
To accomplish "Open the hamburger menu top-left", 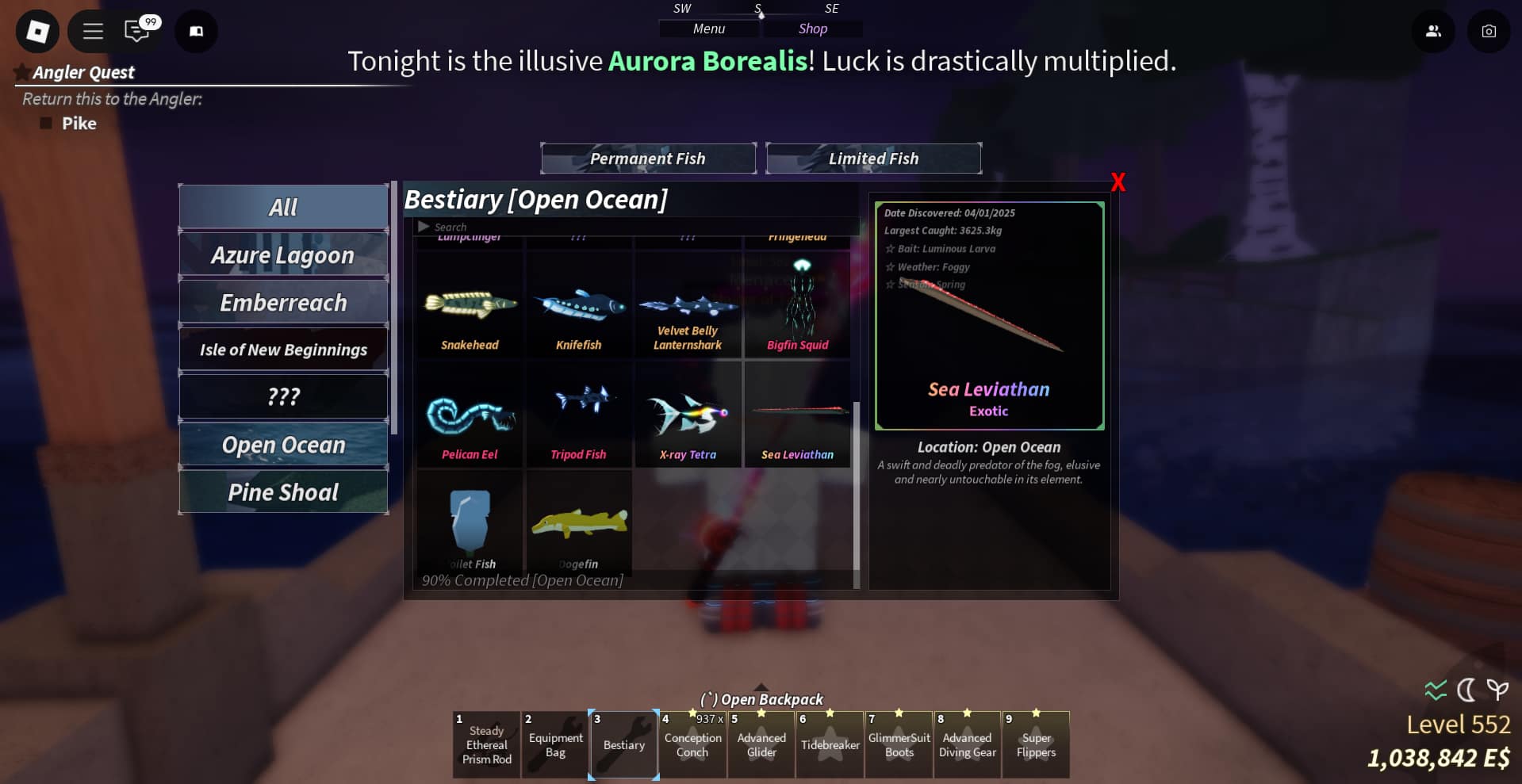I will [x=91, y=31].
